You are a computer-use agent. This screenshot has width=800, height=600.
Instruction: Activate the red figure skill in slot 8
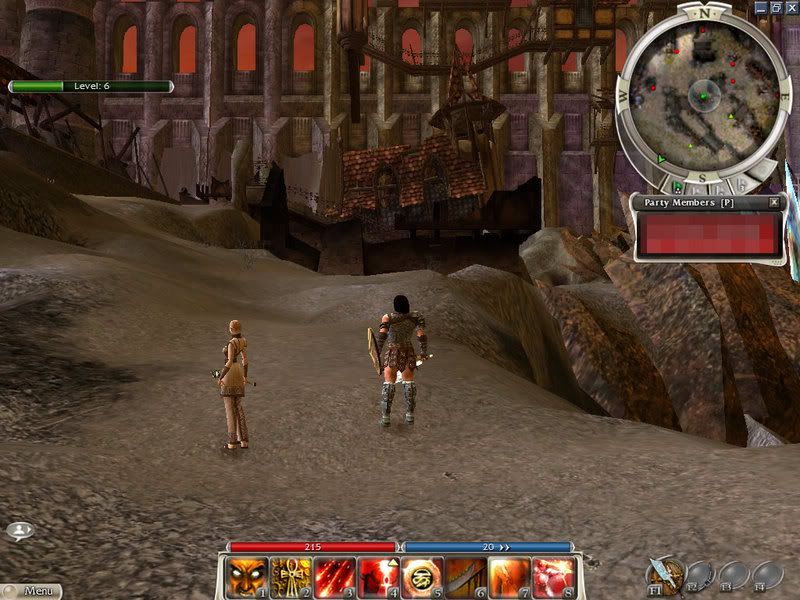tap(554, 577)
